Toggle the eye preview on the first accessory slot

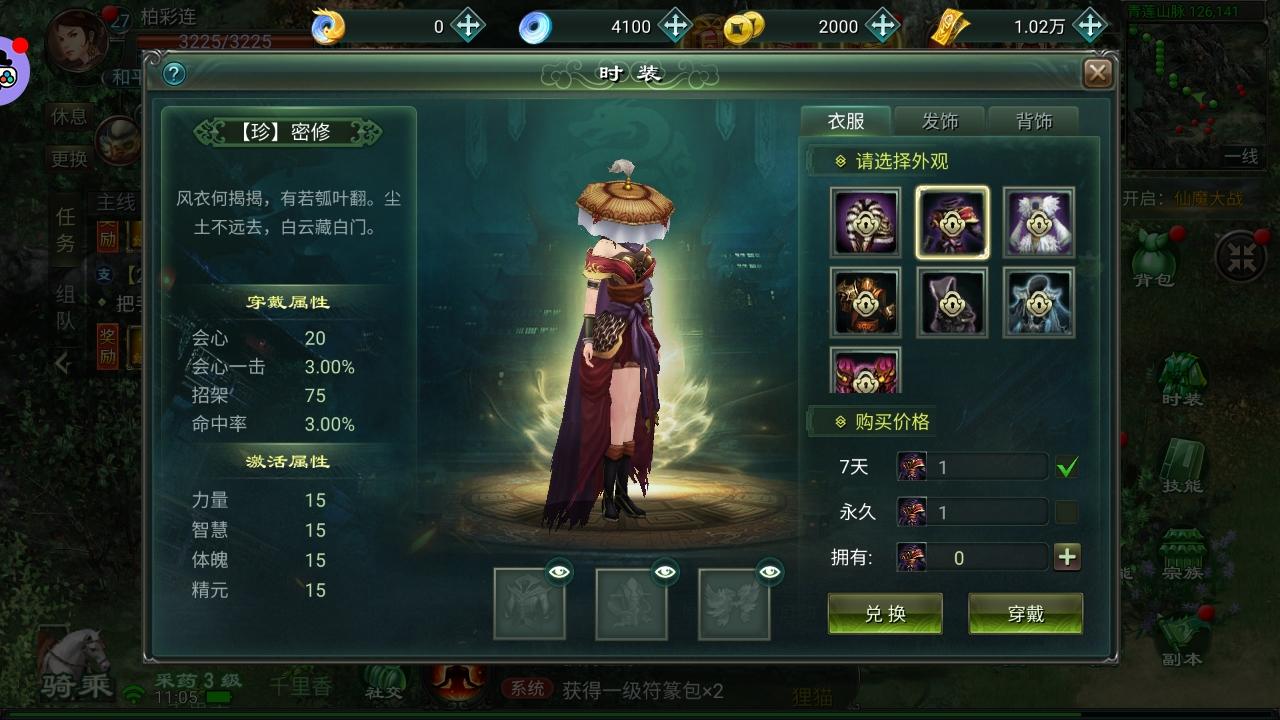click(560, 571)
